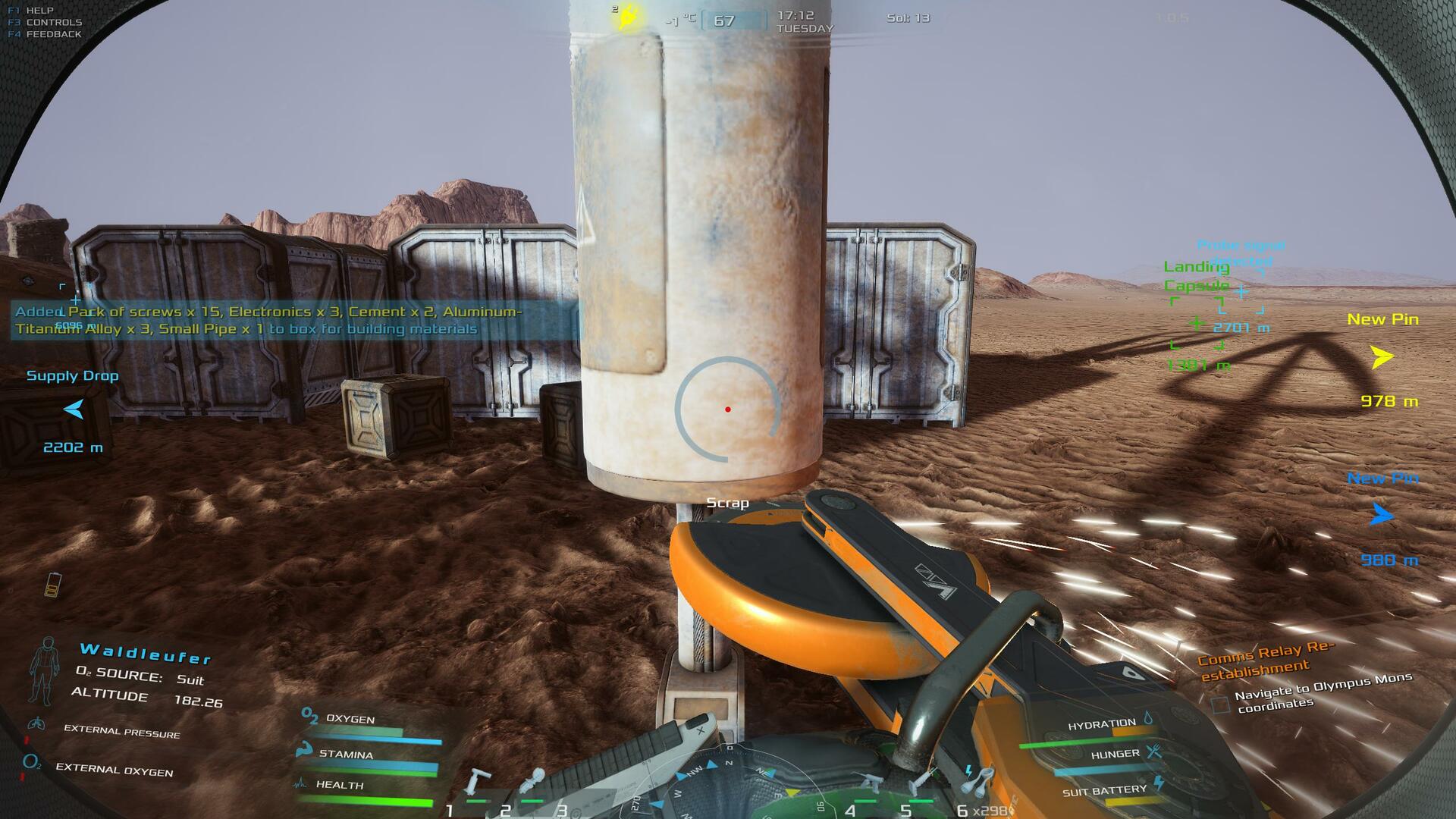
Task: Select the yellow New Pin waypoint arrow
Action: [1382, 356]
